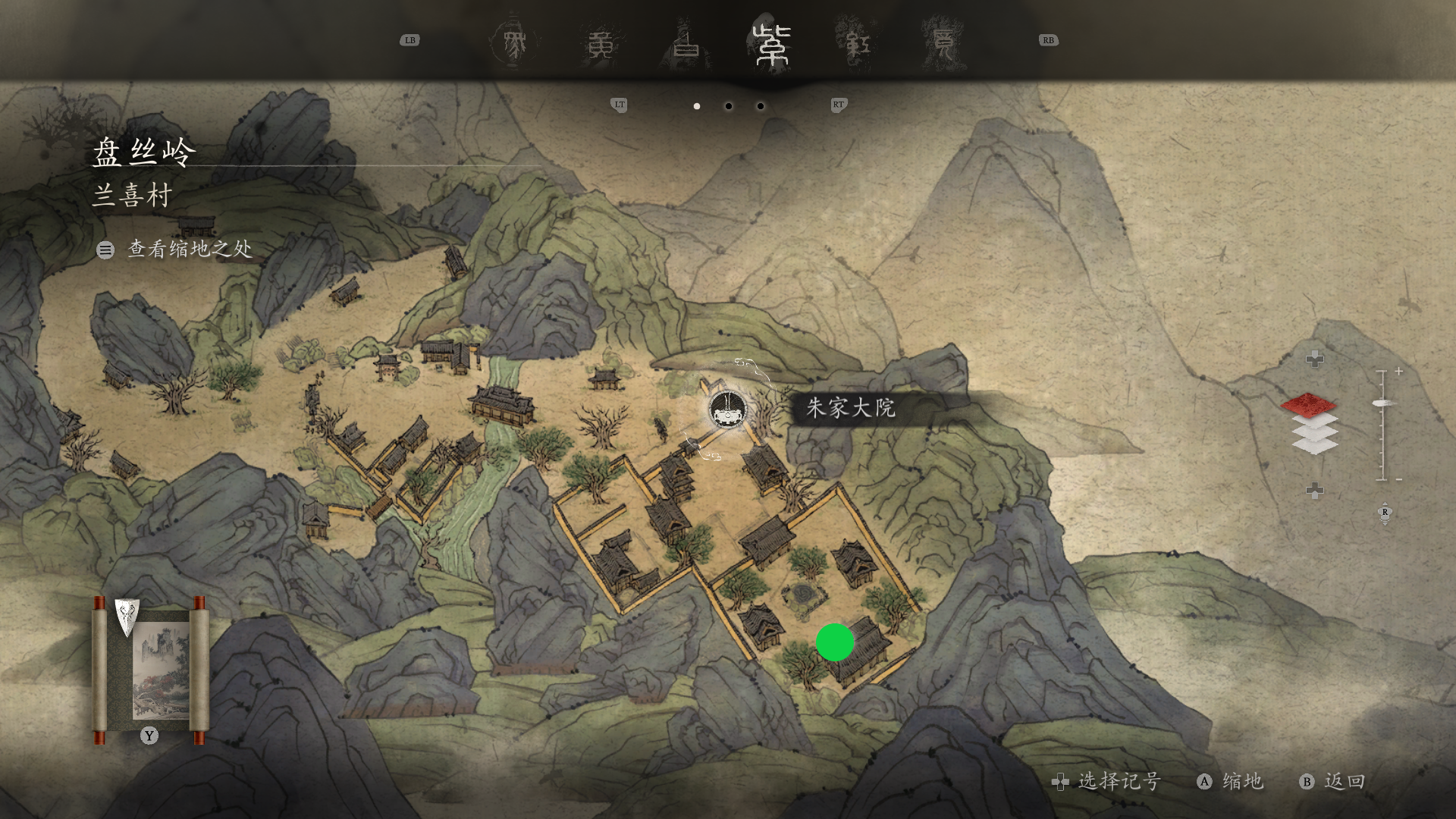Switch to the 黄 chapter seal tab
1456x819 pixels.
(601, 44)
